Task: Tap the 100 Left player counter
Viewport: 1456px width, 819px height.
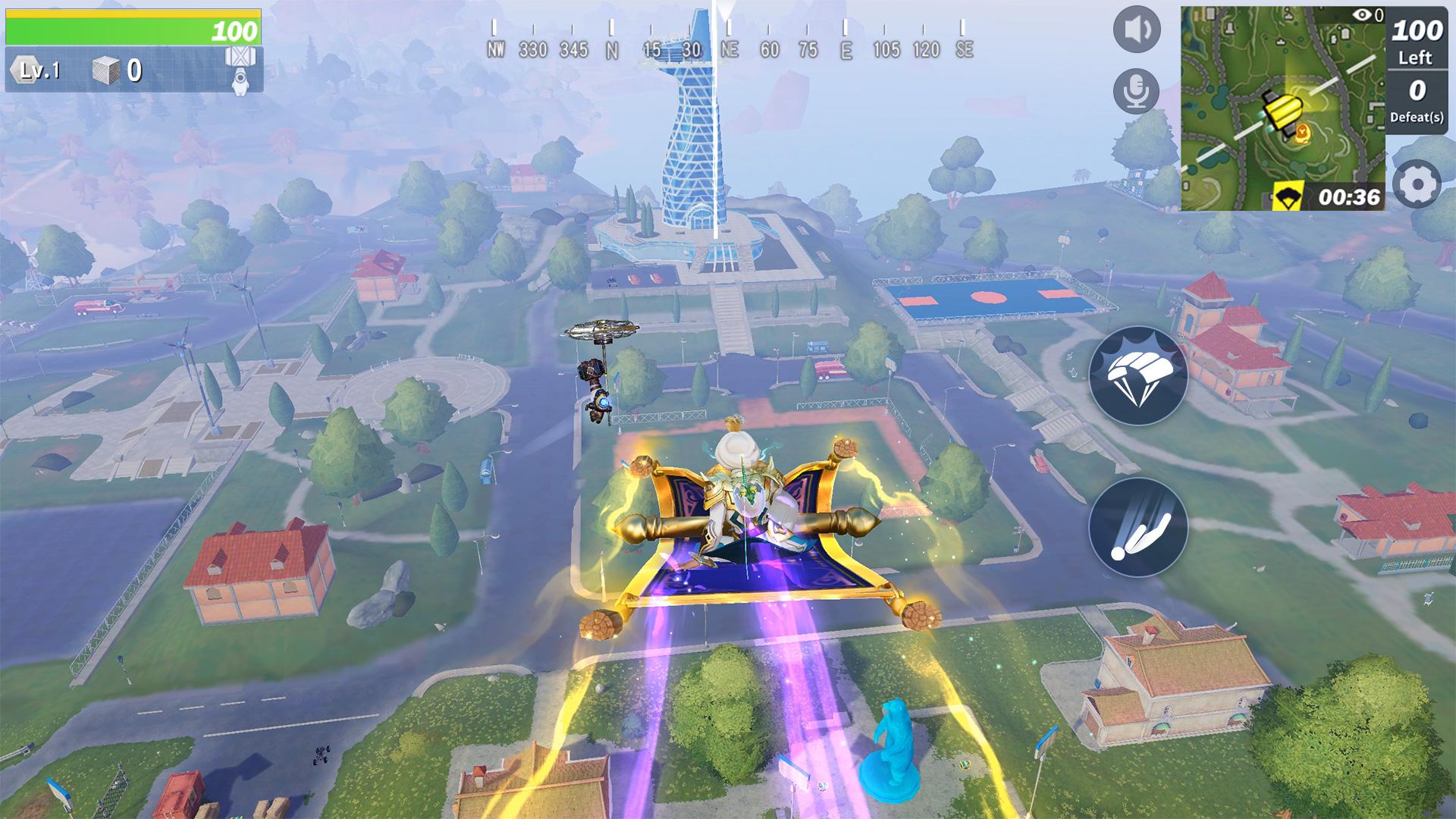Action: 1417,42
